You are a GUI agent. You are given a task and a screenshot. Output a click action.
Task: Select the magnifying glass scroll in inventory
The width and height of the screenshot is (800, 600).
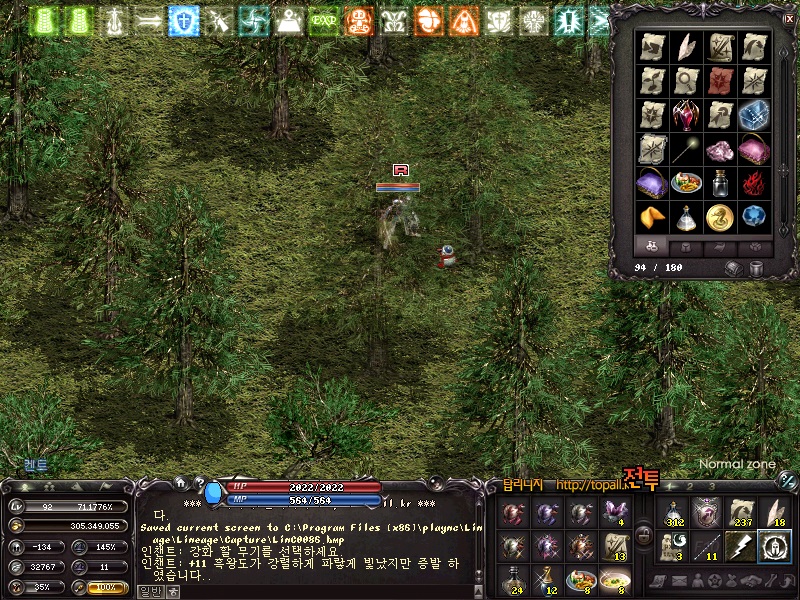[687, 81]
